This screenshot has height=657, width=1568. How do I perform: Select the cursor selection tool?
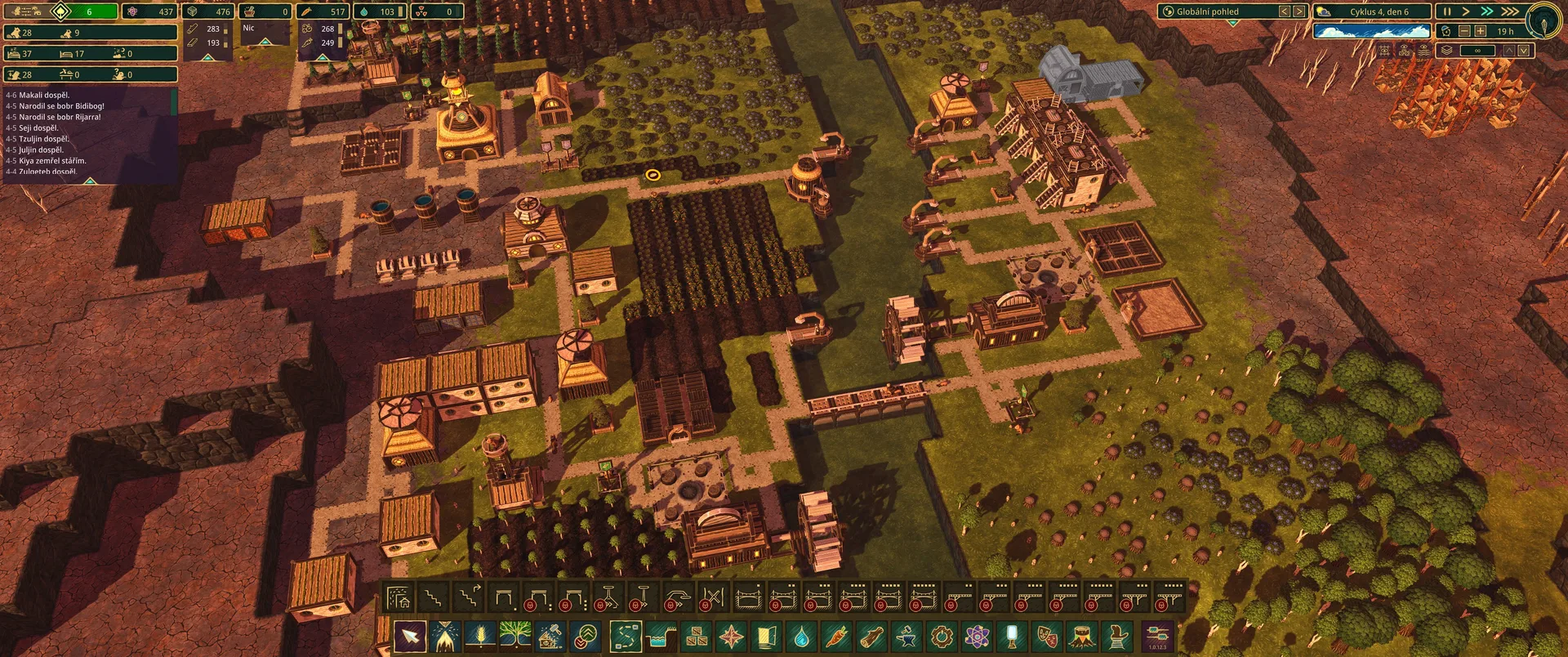pos(410,636)
